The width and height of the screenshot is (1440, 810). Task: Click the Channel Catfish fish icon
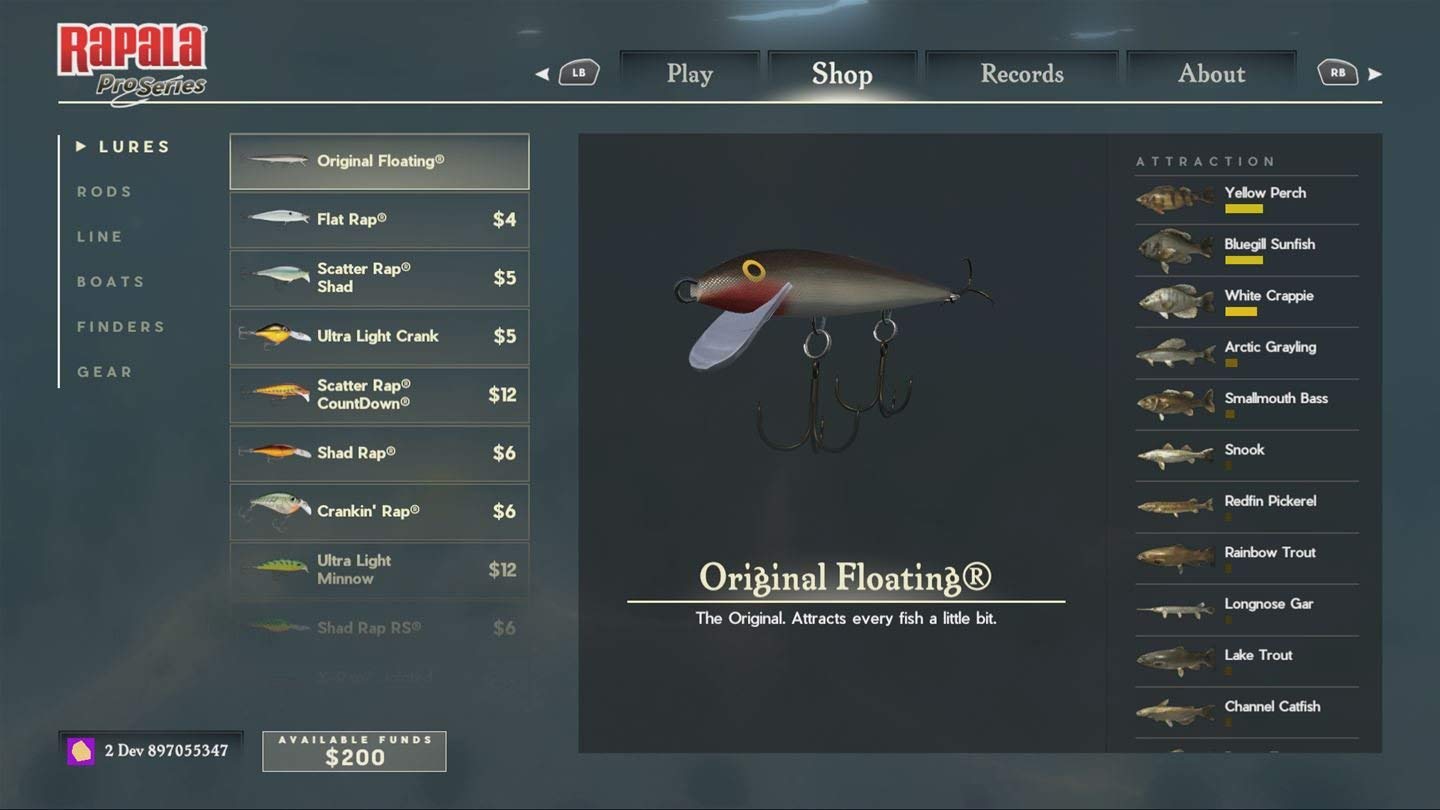[1173, 711]
